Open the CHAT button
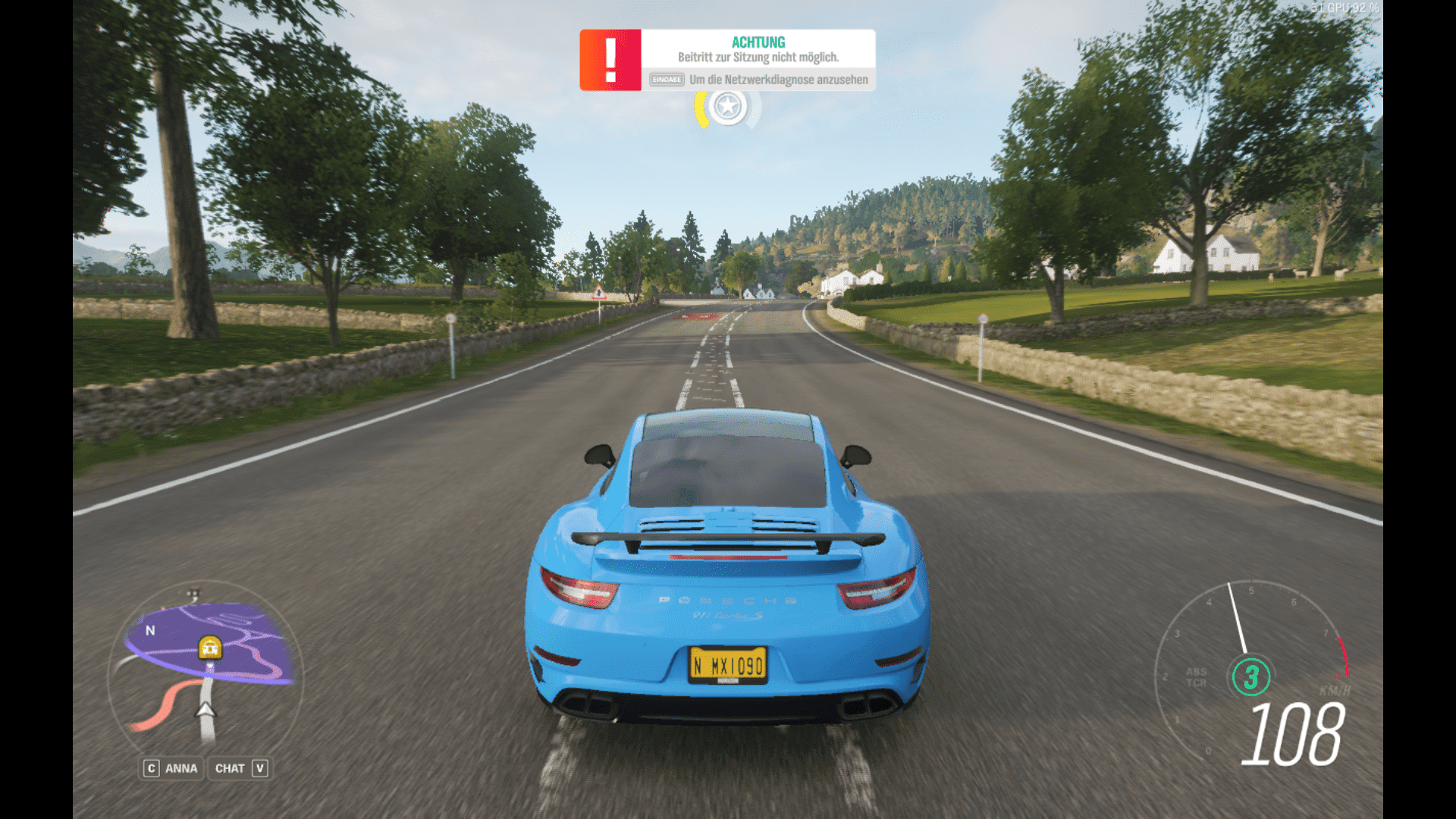The image size is (1456, 819). pos(240,768)
